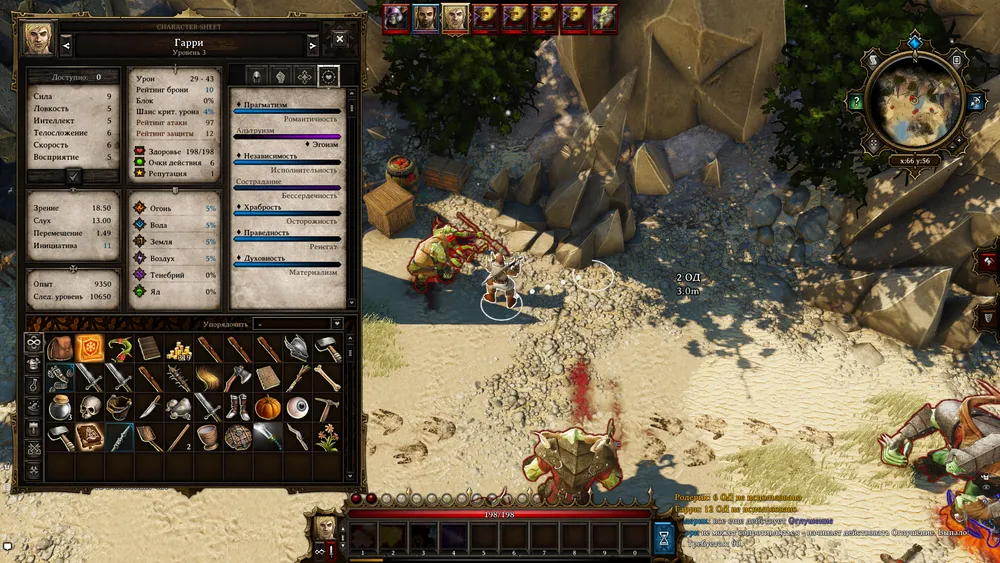
Task: Switch to the next character with the right arrow
Action: click(x=313, y=45)
